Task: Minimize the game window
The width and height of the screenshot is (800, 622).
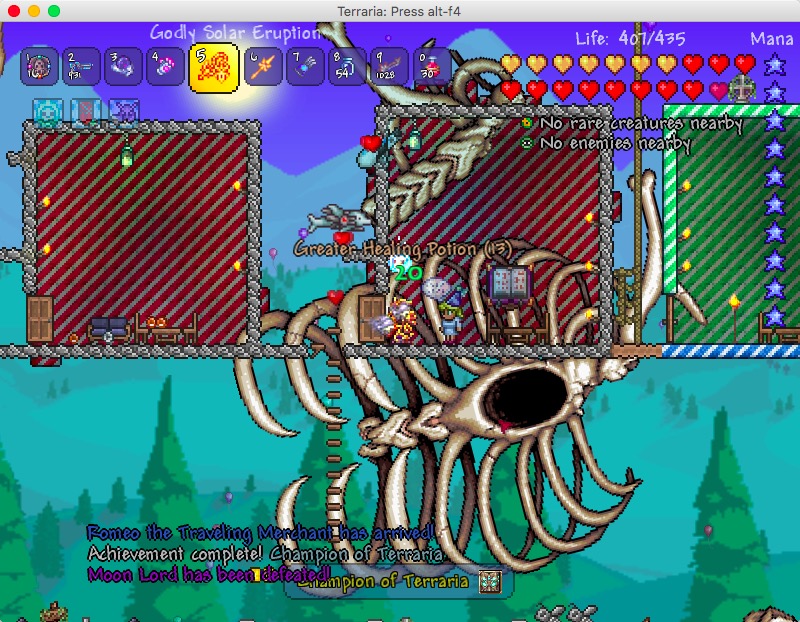Action: coord(33,10)
